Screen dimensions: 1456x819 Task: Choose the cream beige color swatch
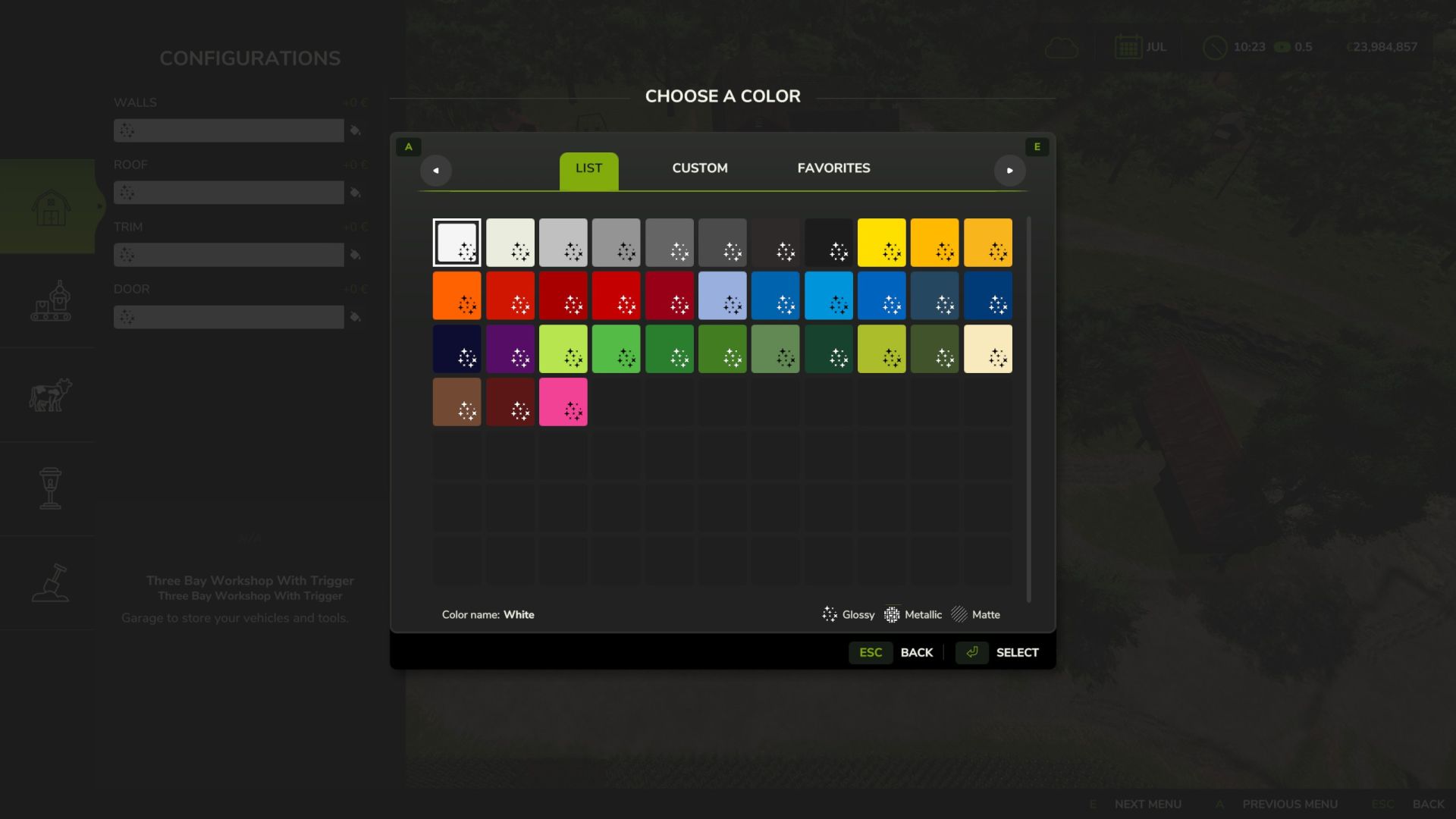(x=987, y=349)
